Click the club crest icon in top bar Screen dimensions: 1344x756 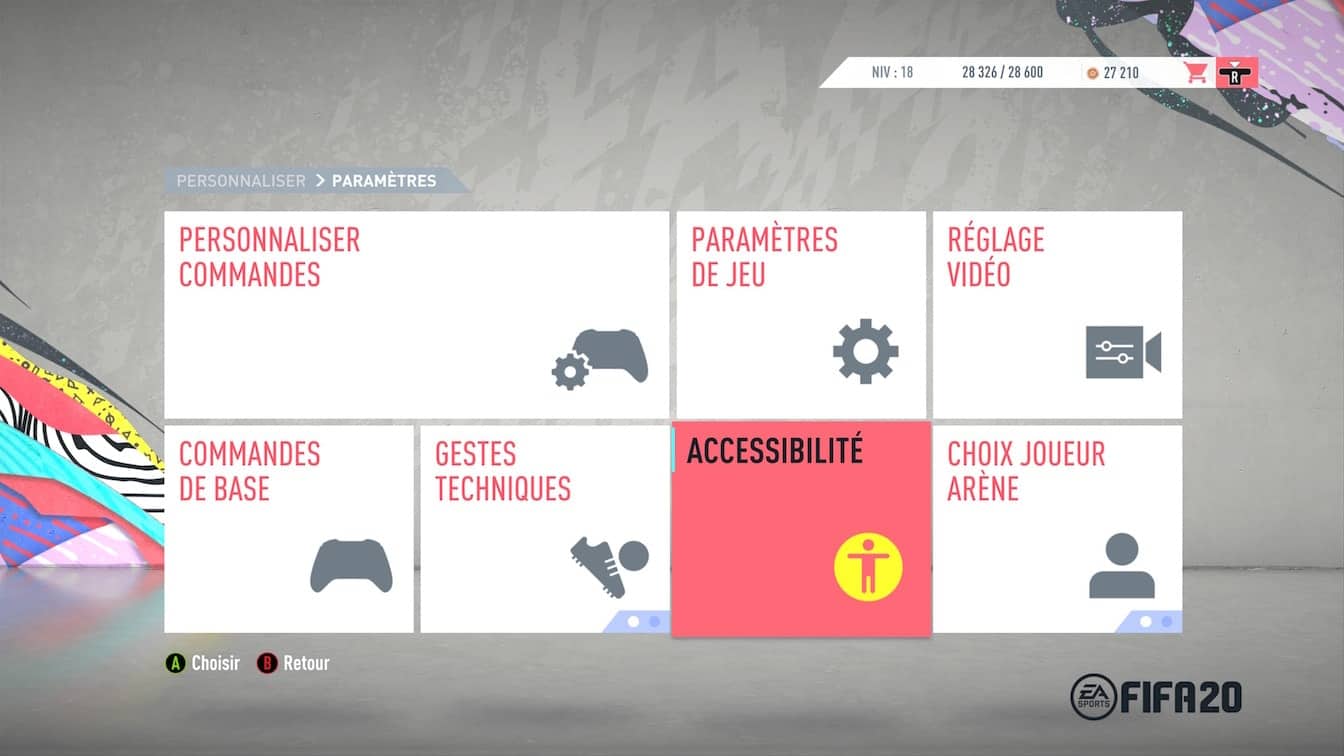[1236, 72]
